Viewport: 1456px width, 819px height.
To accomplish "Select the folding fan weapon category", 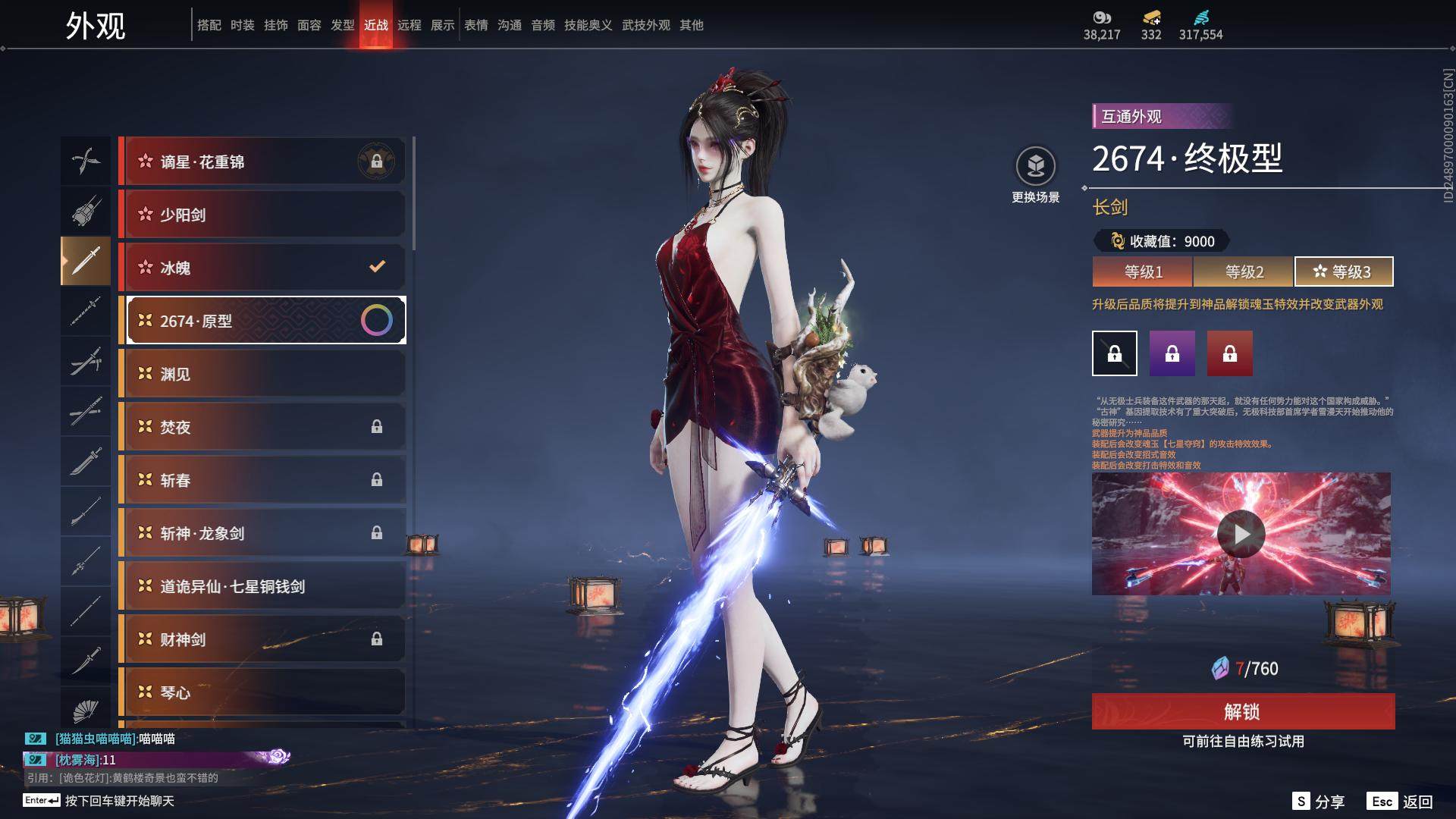I will (86, 711).
